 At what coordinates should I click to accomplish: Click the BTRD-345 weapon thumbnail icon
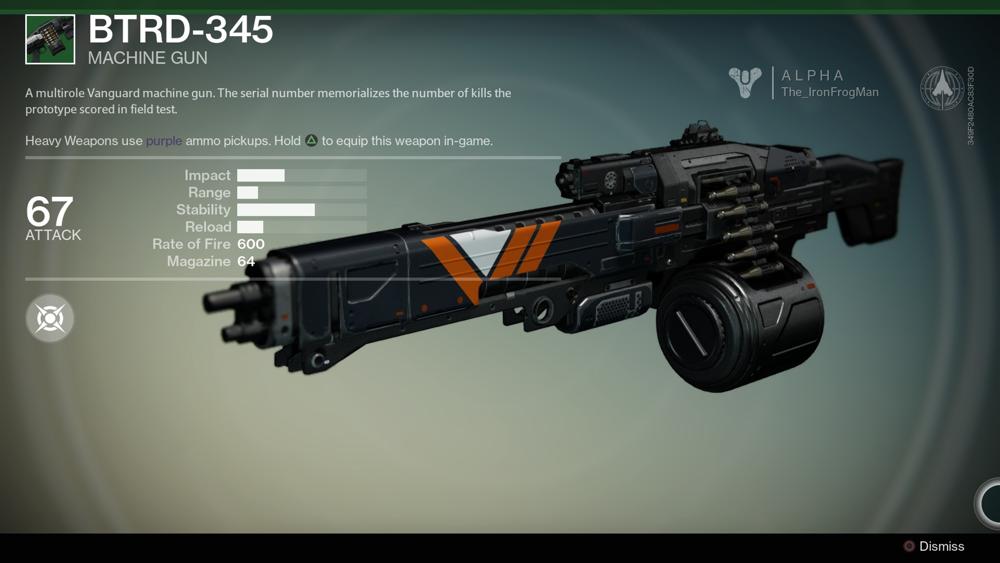coord(50,40)
